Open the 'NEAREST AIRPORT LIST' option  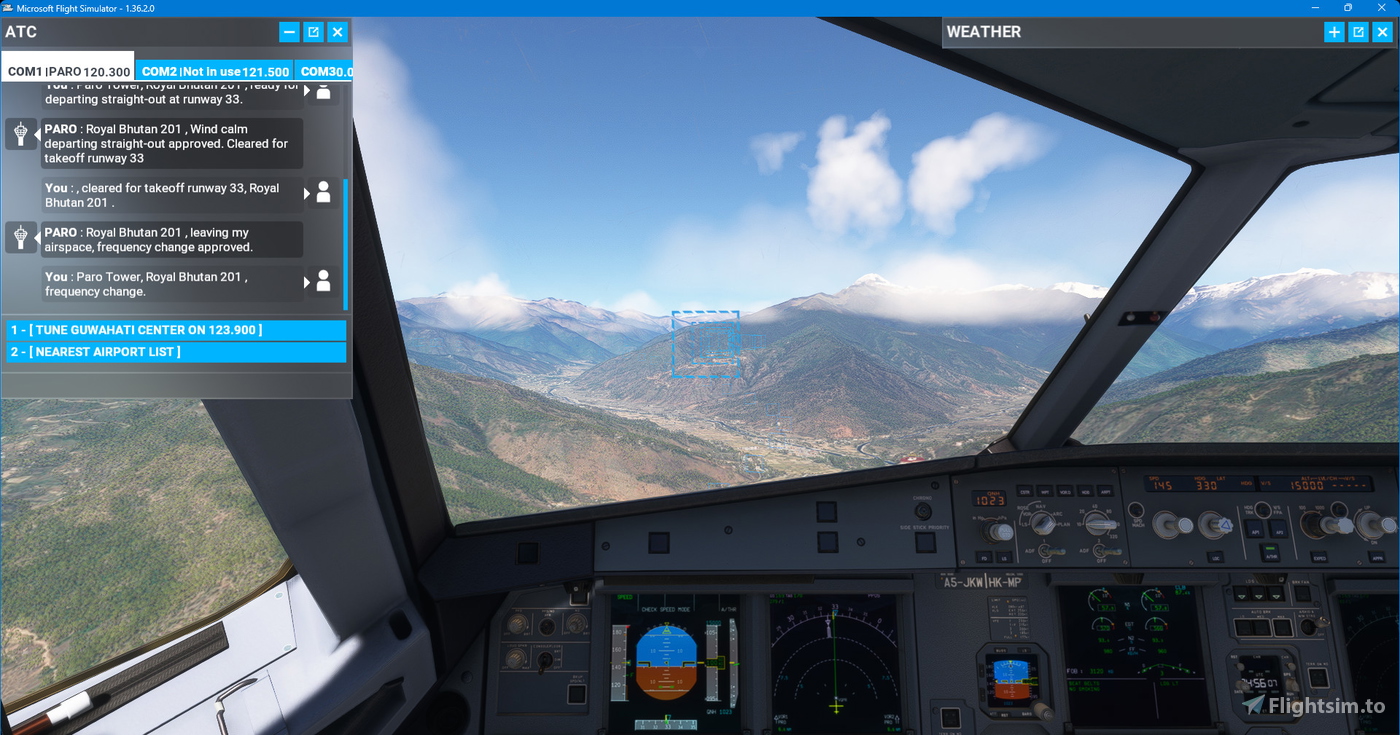(x=175, y=351)
